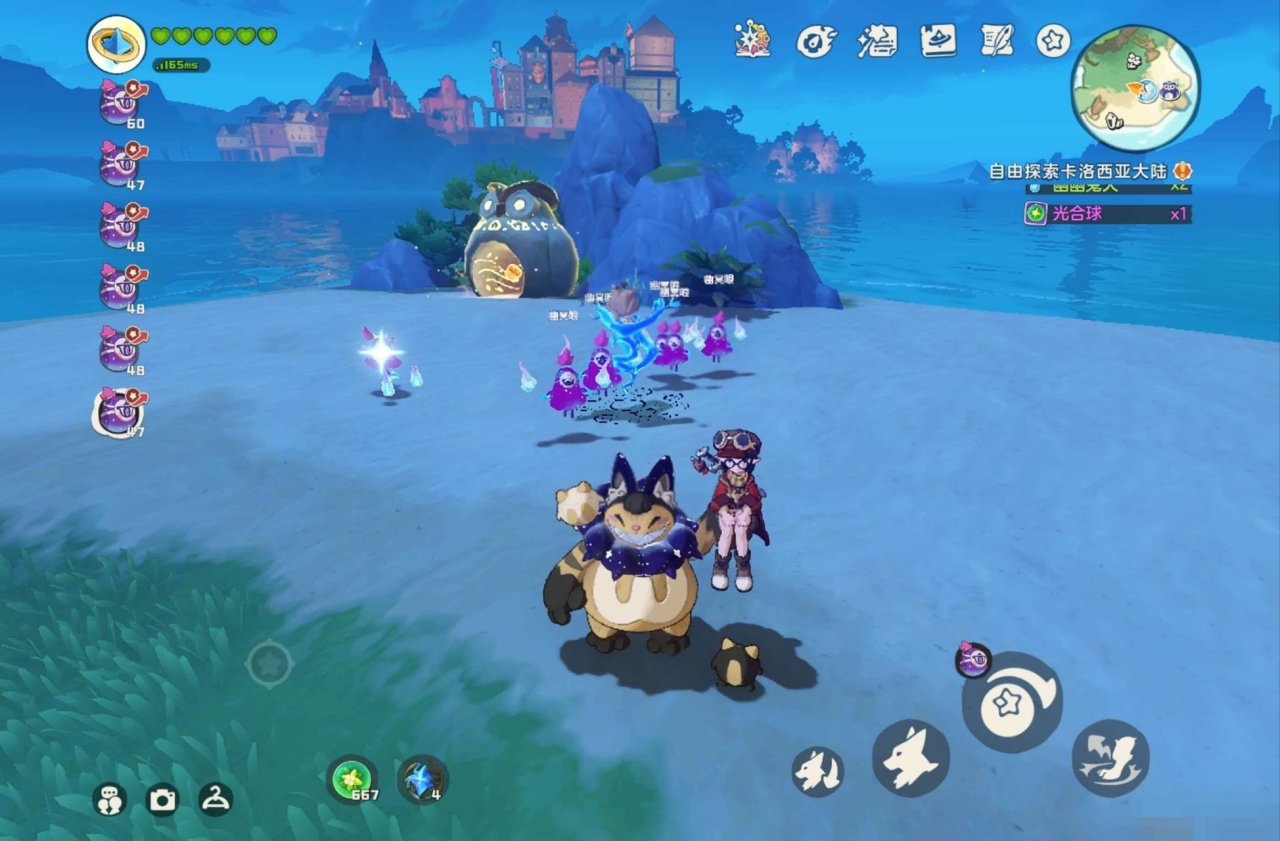
Task: Tap the round star icon beside minimap
Action: click(1053, 41)
